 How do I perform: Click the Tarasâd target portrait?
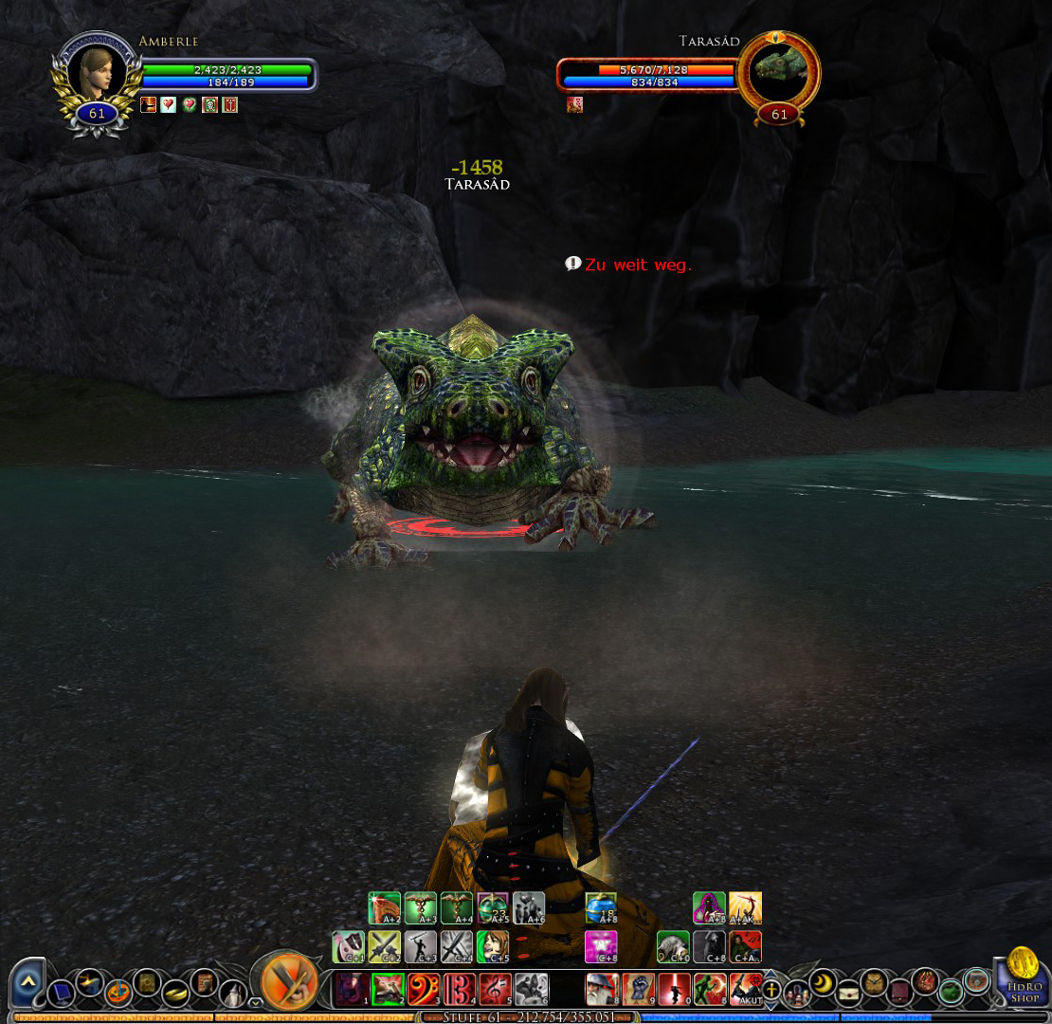point(779,70)
